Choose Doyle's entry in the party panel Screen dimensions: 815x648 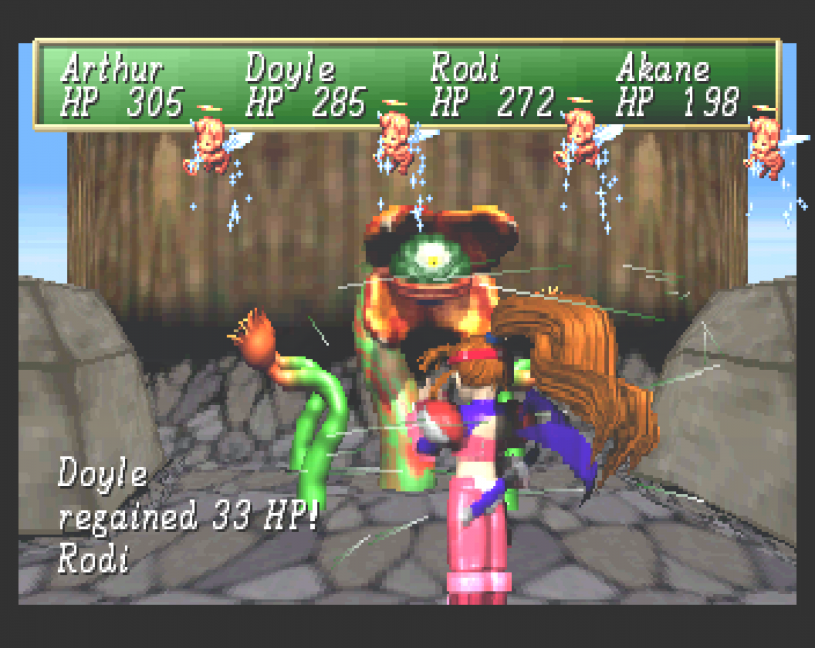(x=291, y=72)
